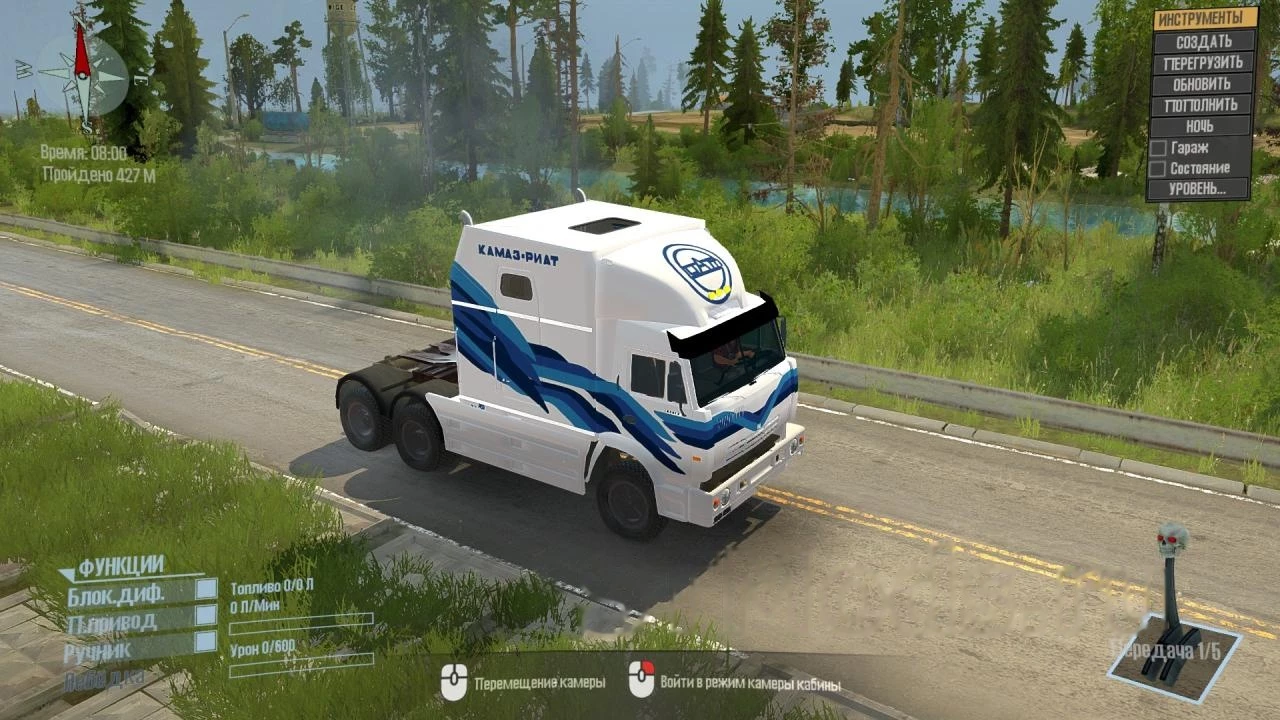1280x720 pixels.
Task: Click the compass in the corner
Action: click(x=82, y=75)
